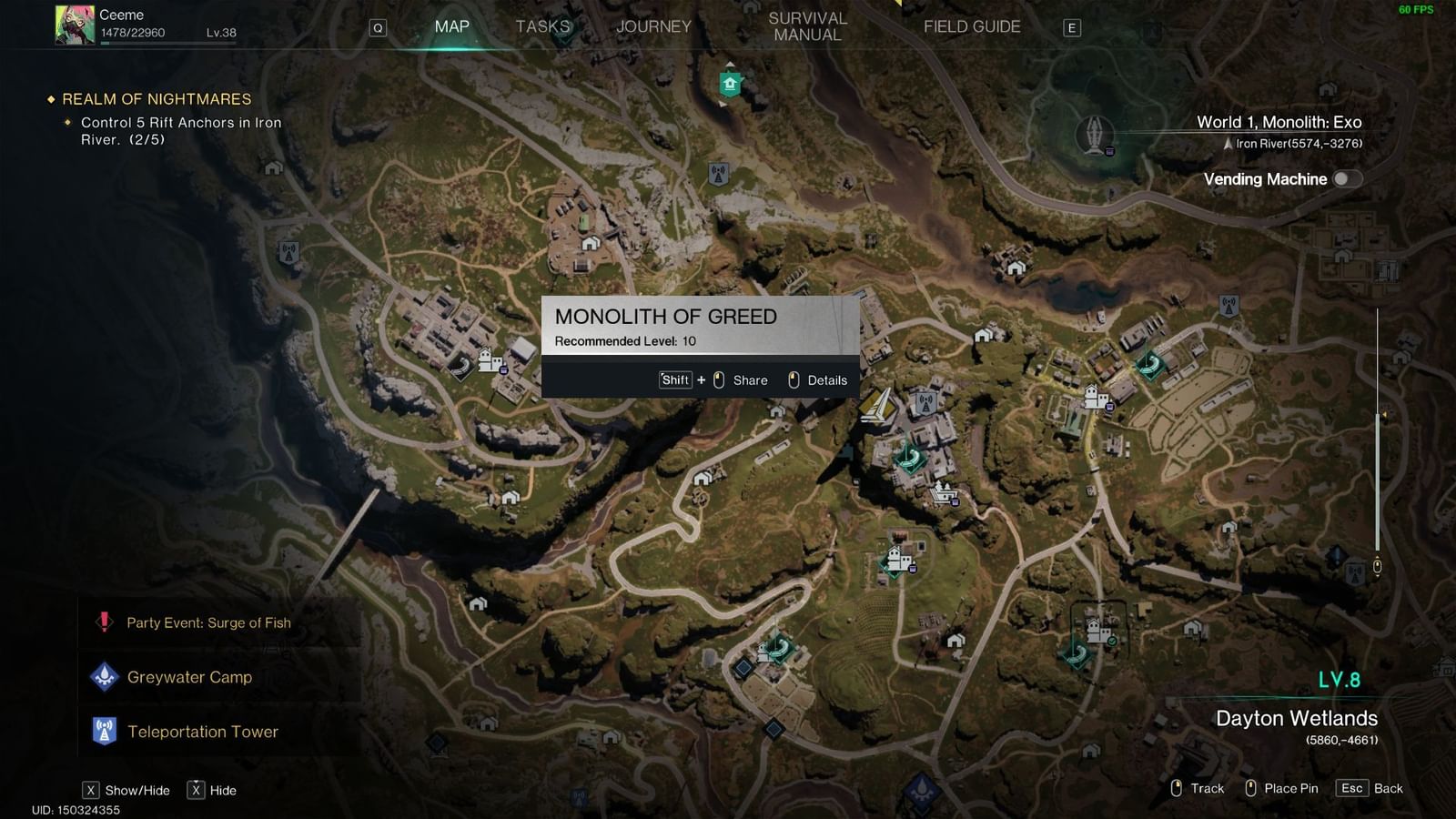
Task: Click the E shortcut icon beside FIELD GUIDE
Action: pos(1074,27)
